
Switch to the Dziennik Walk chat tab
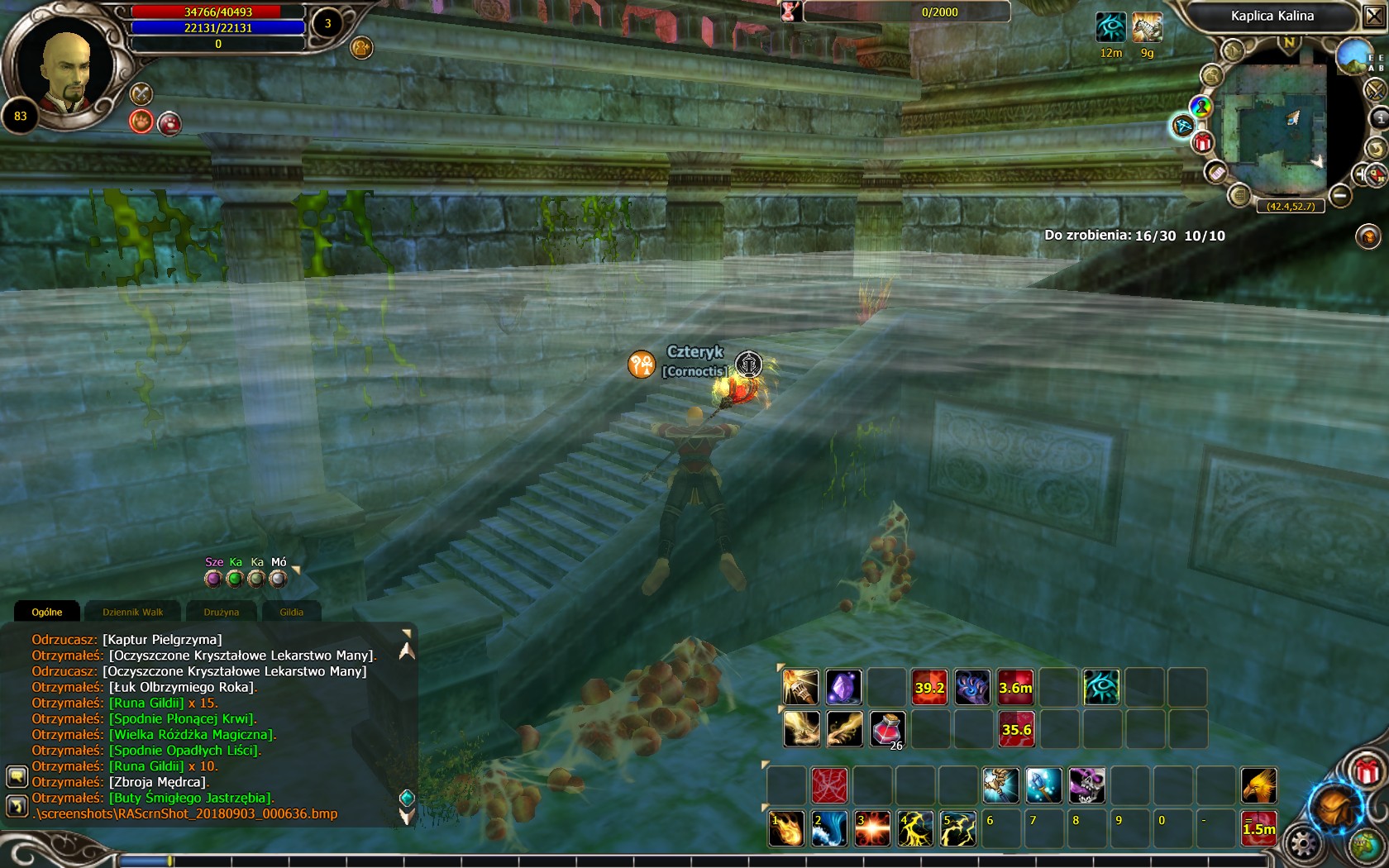point(132,612)
